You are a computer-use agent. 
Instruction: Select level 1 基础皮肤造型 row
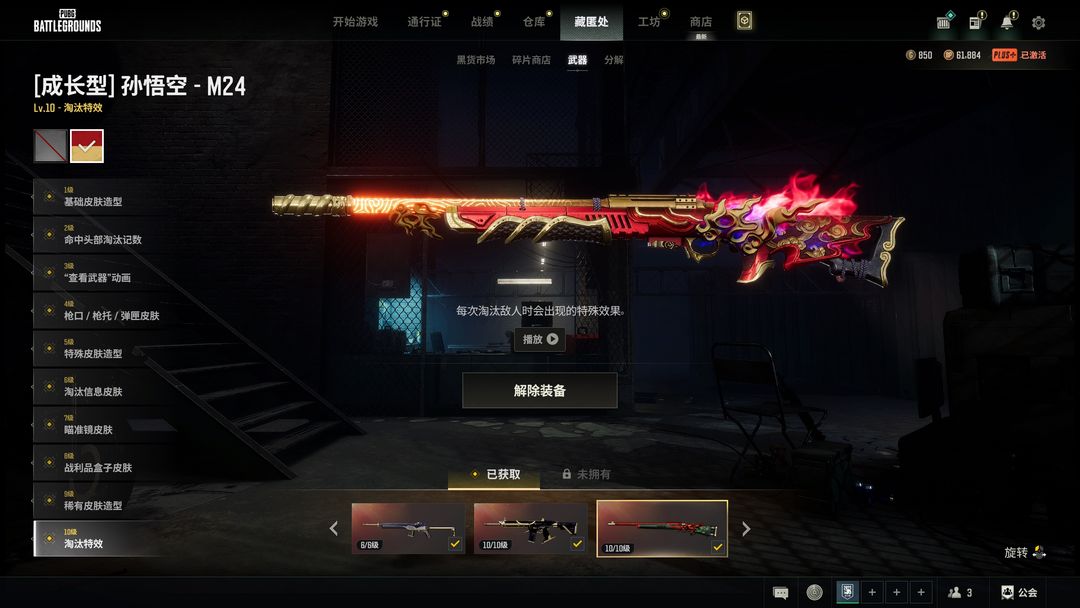pos(100,197)
